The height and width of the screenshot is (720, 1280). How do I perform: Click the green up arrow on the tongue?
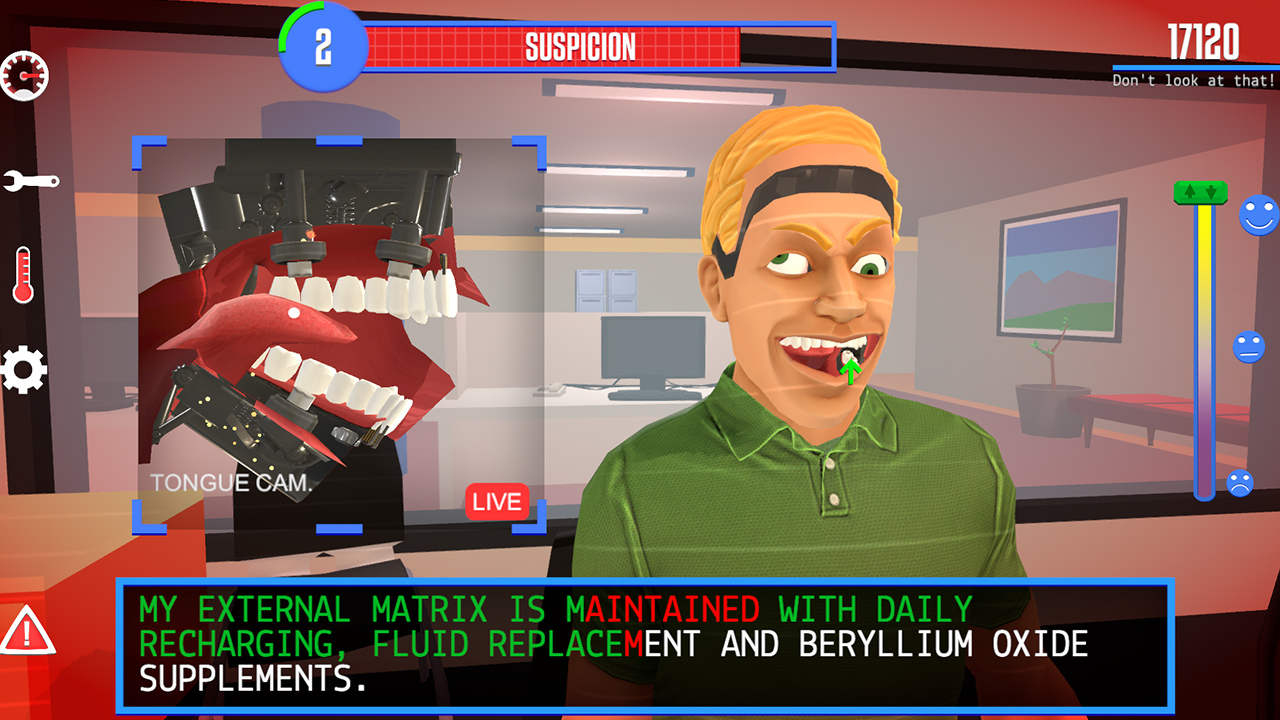[851, 372]
